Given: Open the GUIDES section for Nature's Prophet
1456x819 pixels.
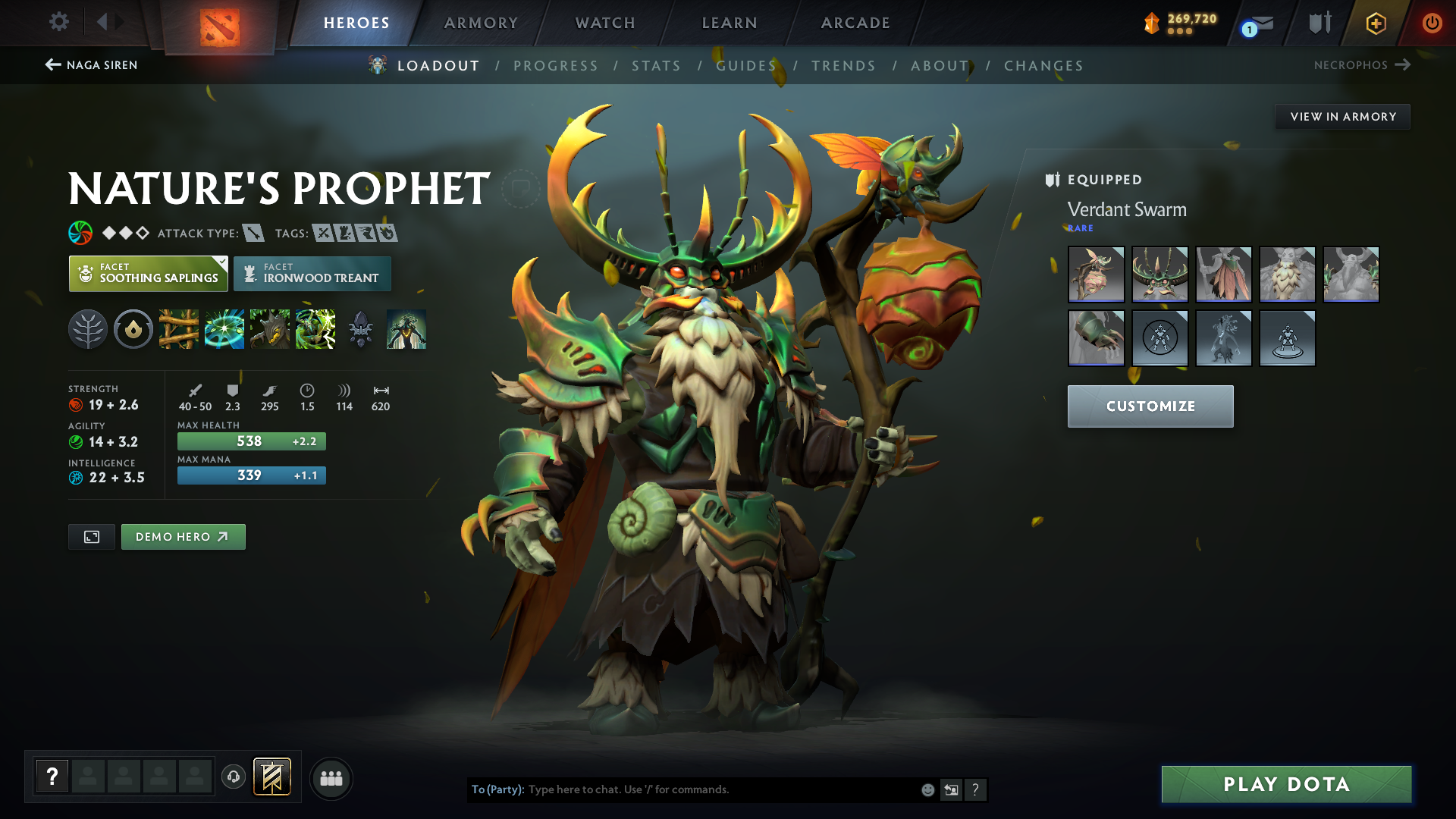Looking at the screenshot, I should point(746,65).
